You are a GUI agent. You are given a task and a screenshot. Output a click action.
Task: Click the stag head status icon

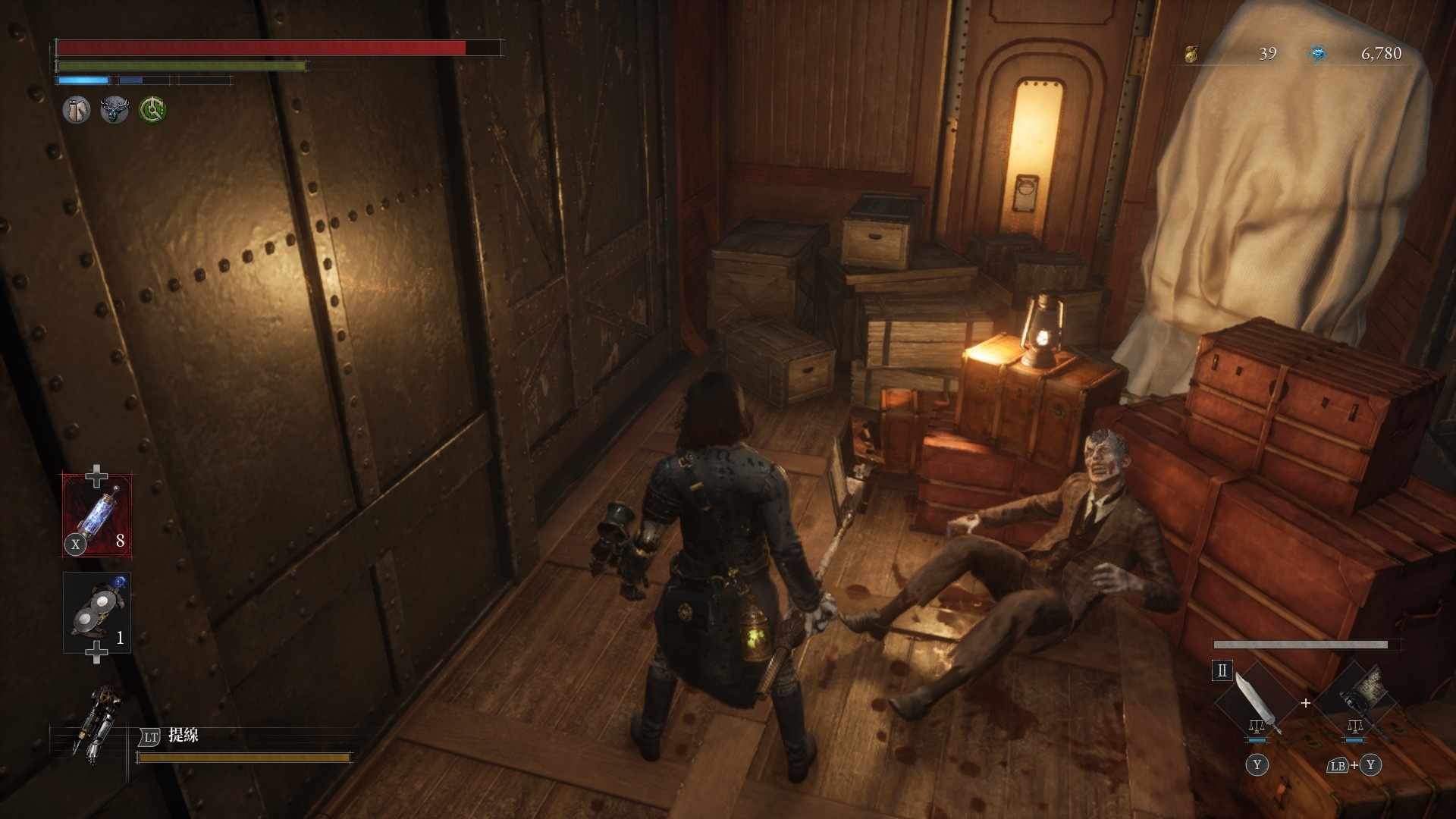tap(115, 111)
